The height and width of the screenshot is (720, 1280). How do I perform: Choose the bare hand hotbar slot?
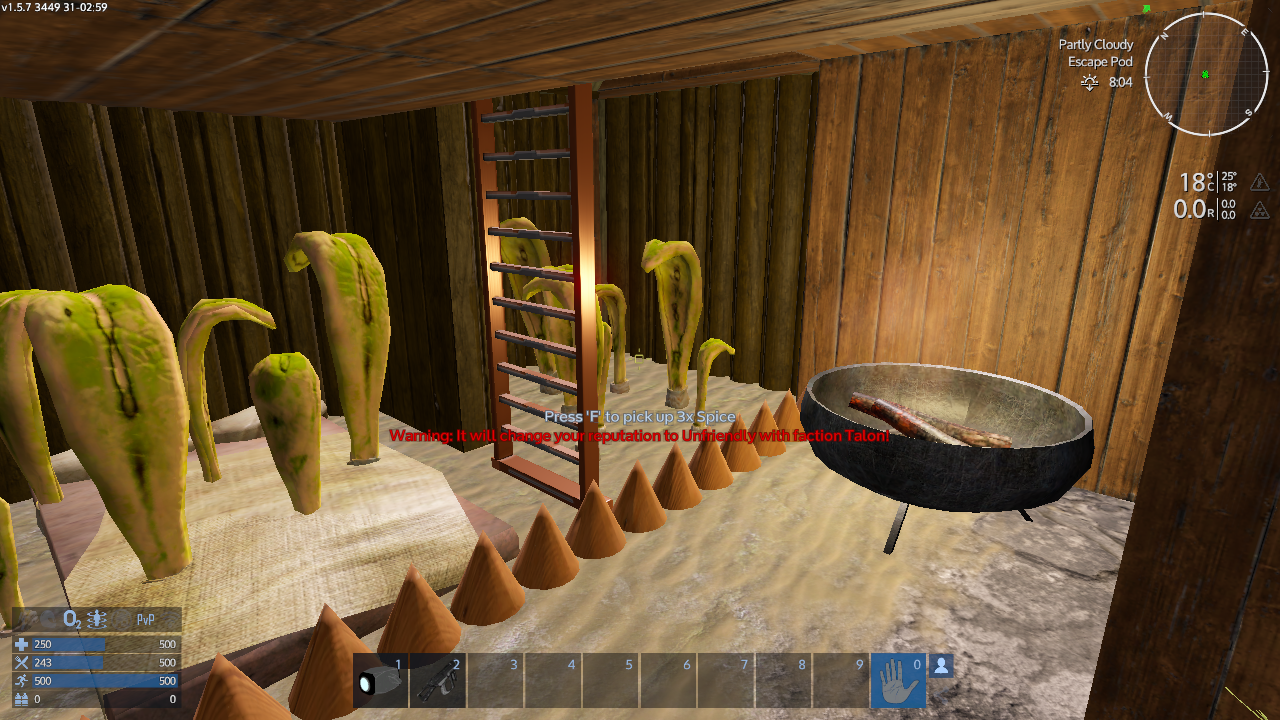point(897,681)
